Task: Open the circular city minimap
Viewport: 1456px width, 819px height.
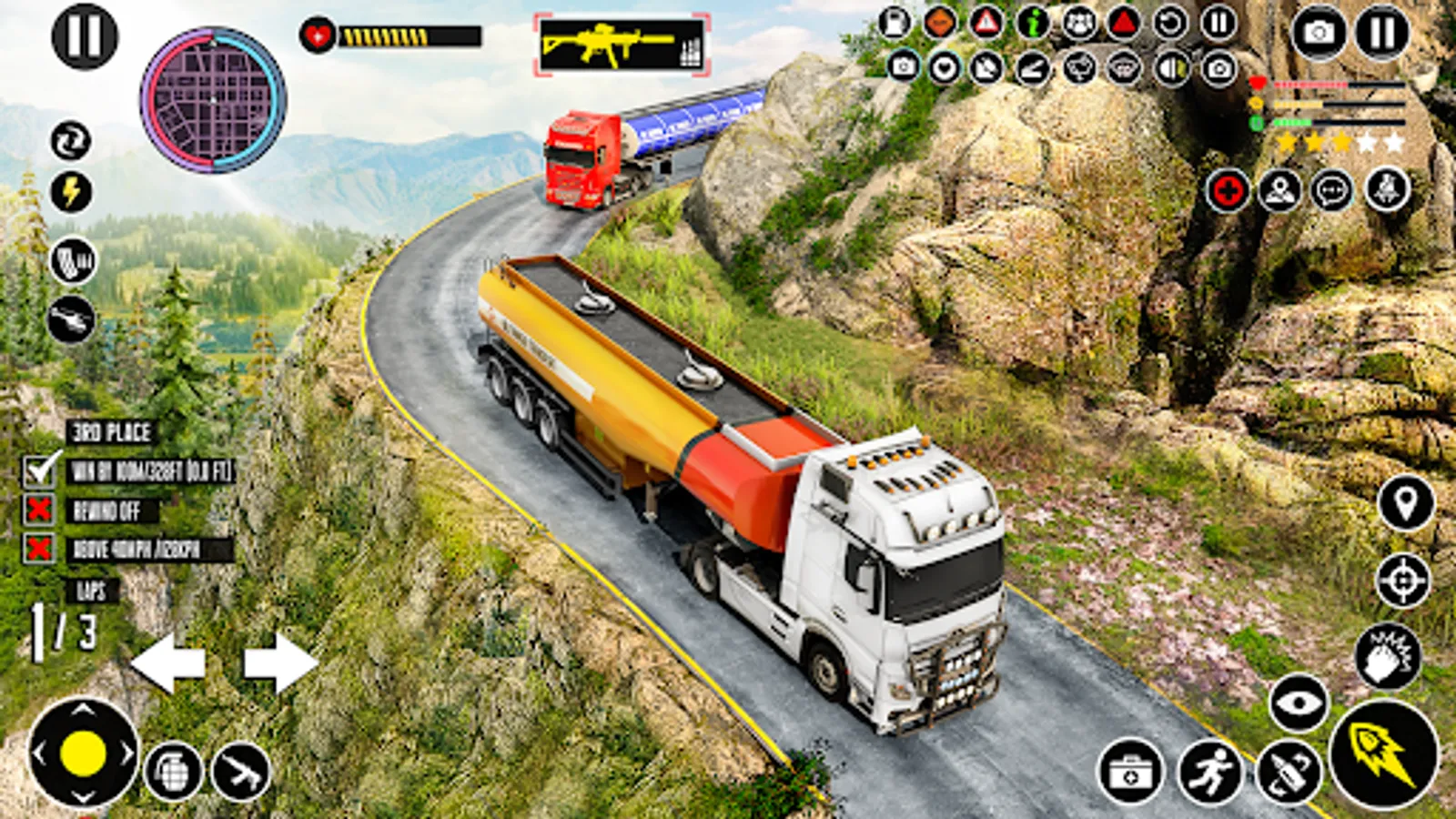Action: (213, 99)
